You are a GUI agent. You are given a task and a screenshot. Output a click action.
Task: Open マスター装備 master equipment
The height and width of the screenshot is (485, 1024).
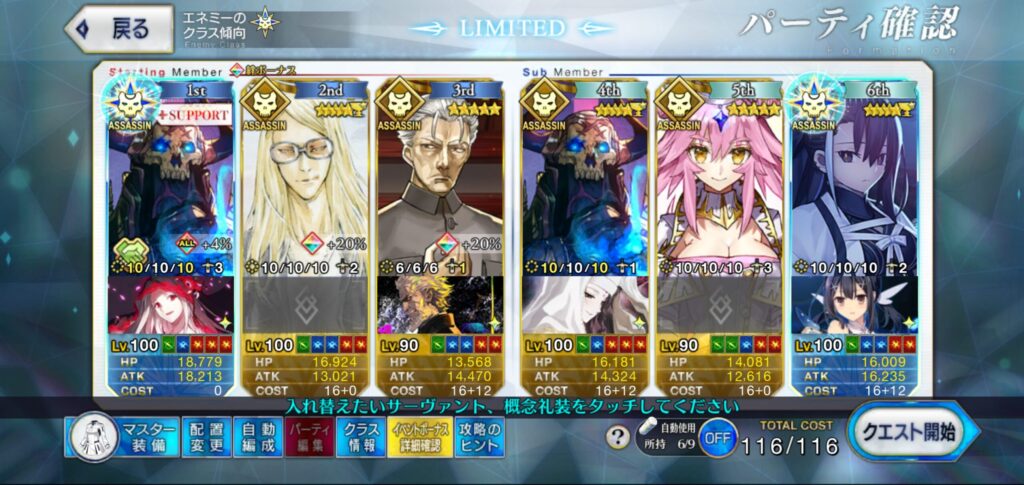[x=122, y=437]
